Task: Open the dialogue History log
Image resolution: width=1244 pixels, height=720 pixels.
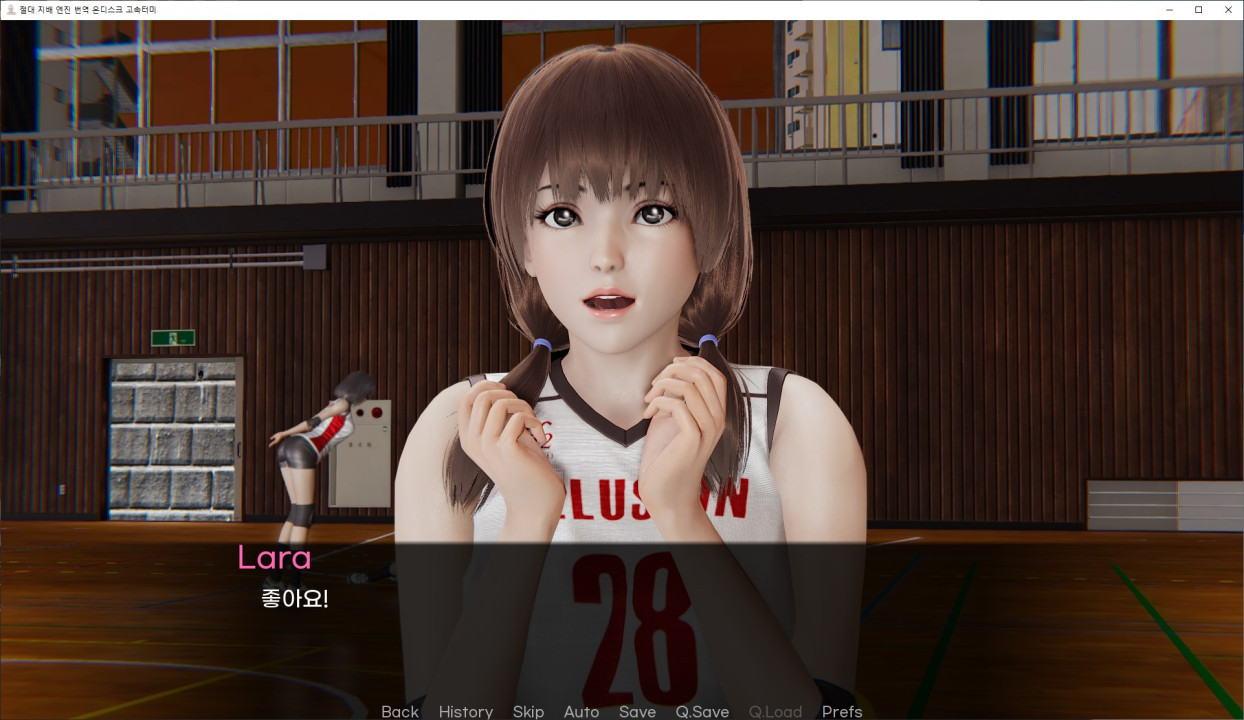Action: 465,711
